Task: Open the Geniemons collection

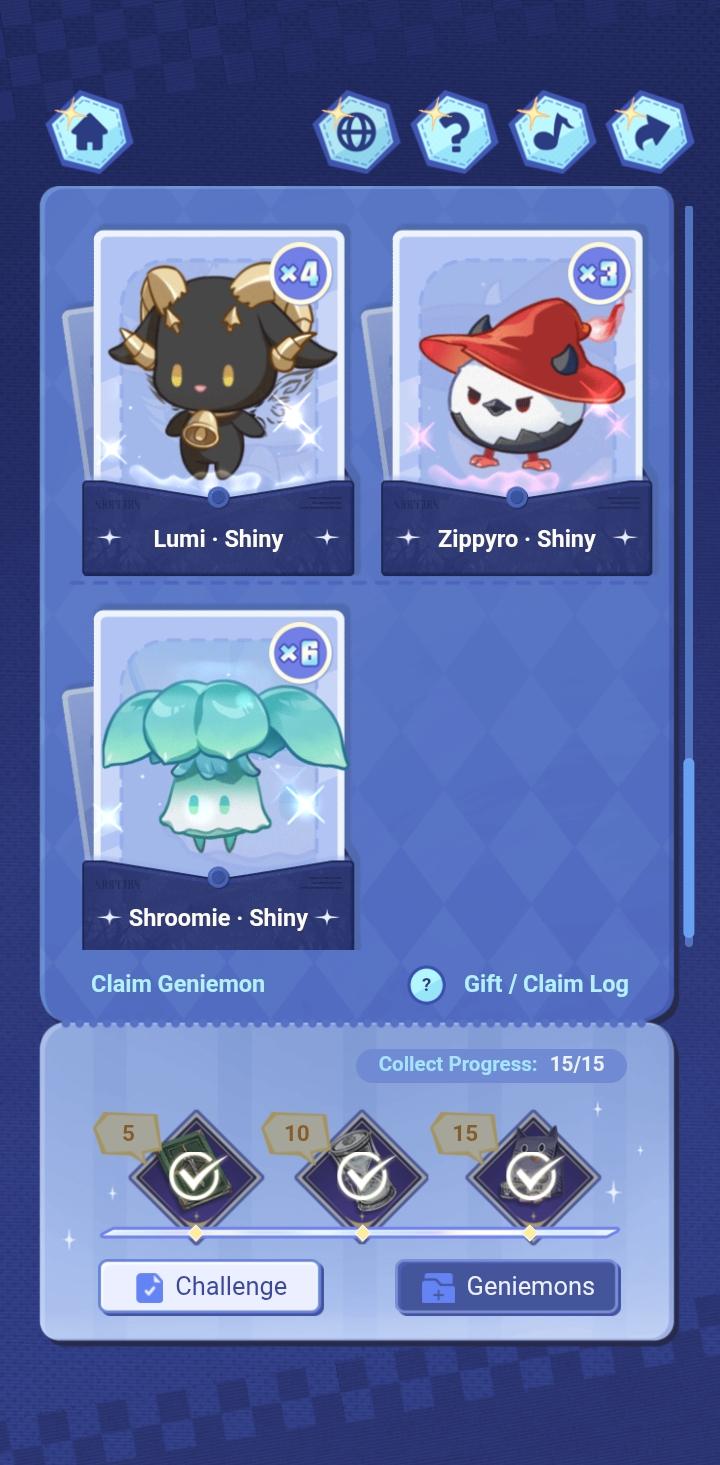Action: point(508,1286)
